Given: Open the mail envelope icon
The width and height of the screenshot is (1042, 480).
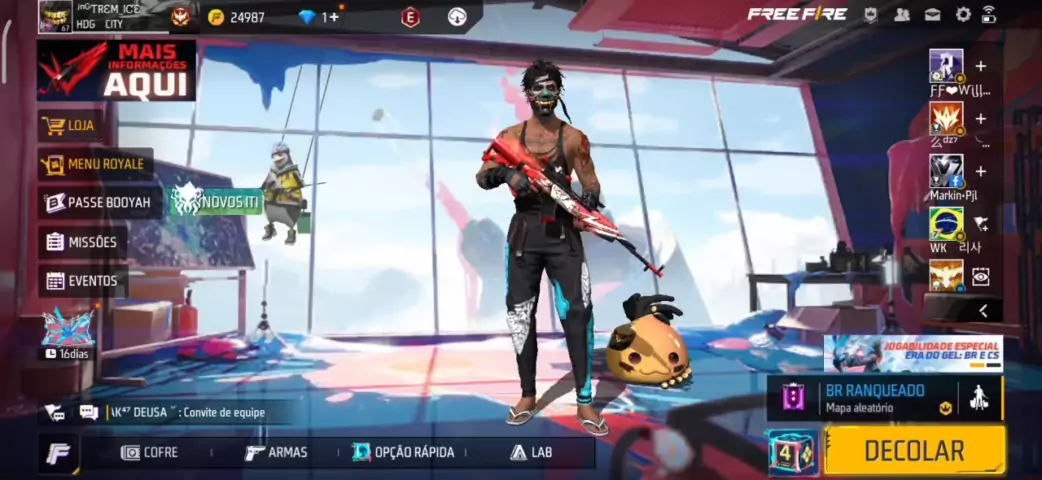Looking at the screenshot, I should 932,14.
